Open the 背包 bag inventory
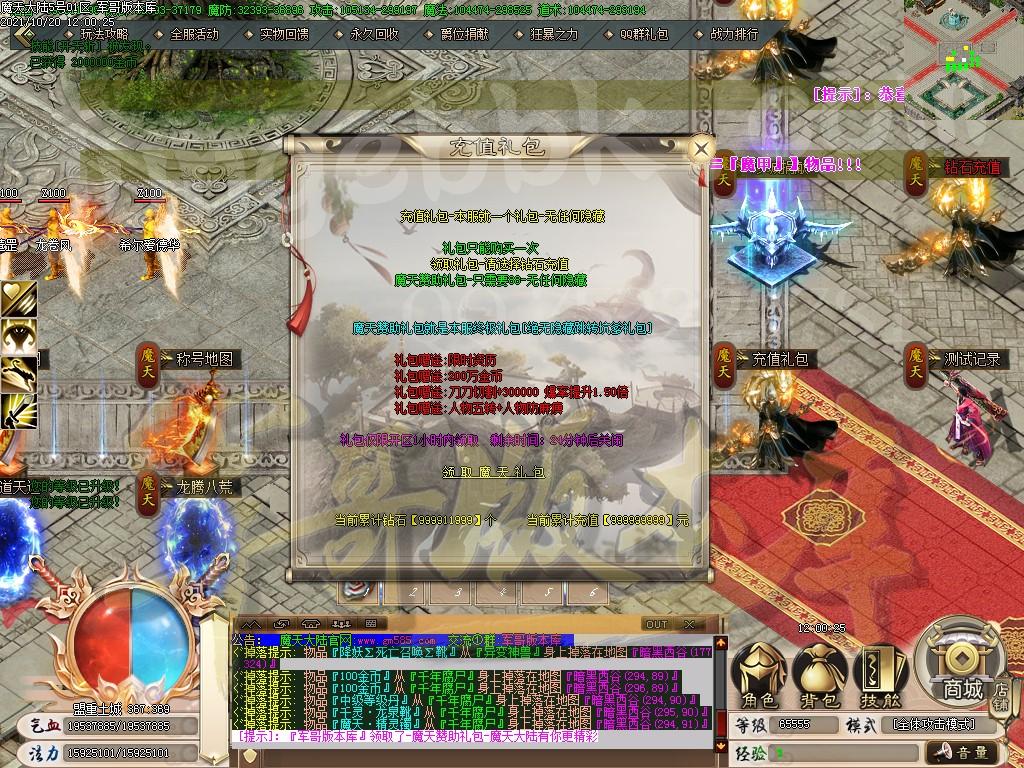Viewport: 1024px width, 768px height. [x=820, y=674]
